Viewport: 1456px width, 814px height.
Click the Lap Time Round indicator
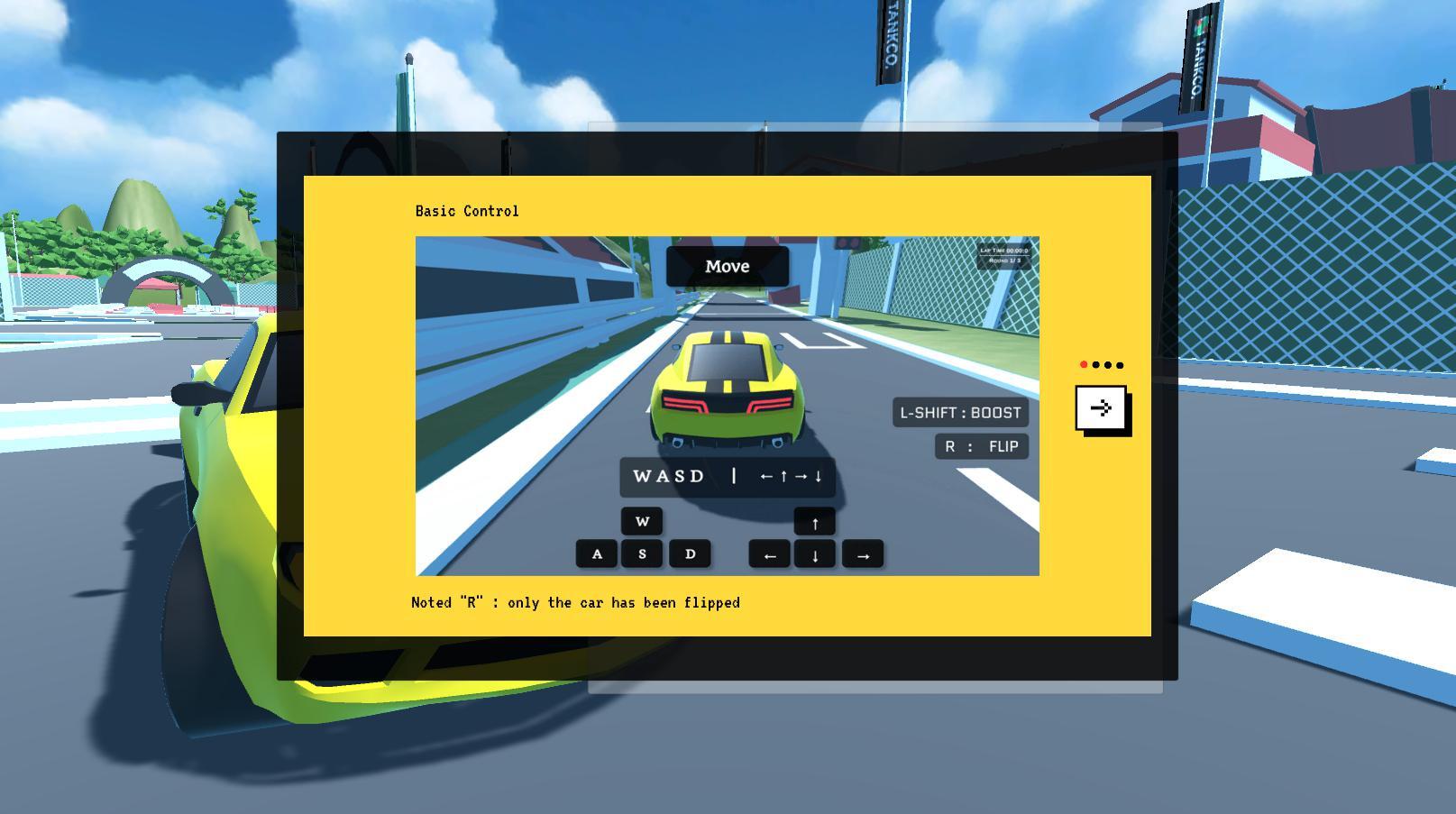pos(1004,258)
